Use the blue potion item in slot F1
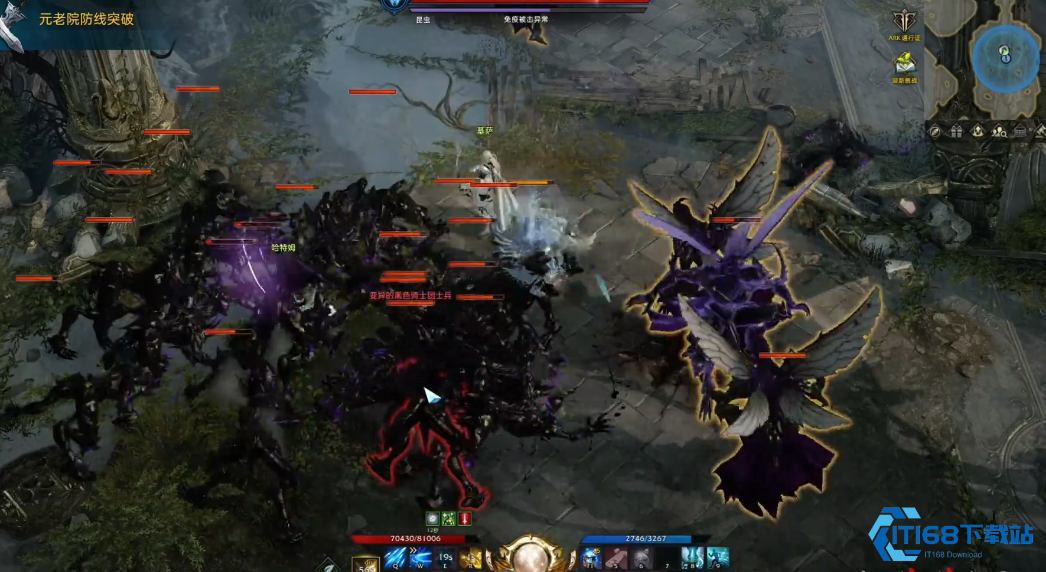The height and width of the screenshot is (572, 1046). coord(591,558)
